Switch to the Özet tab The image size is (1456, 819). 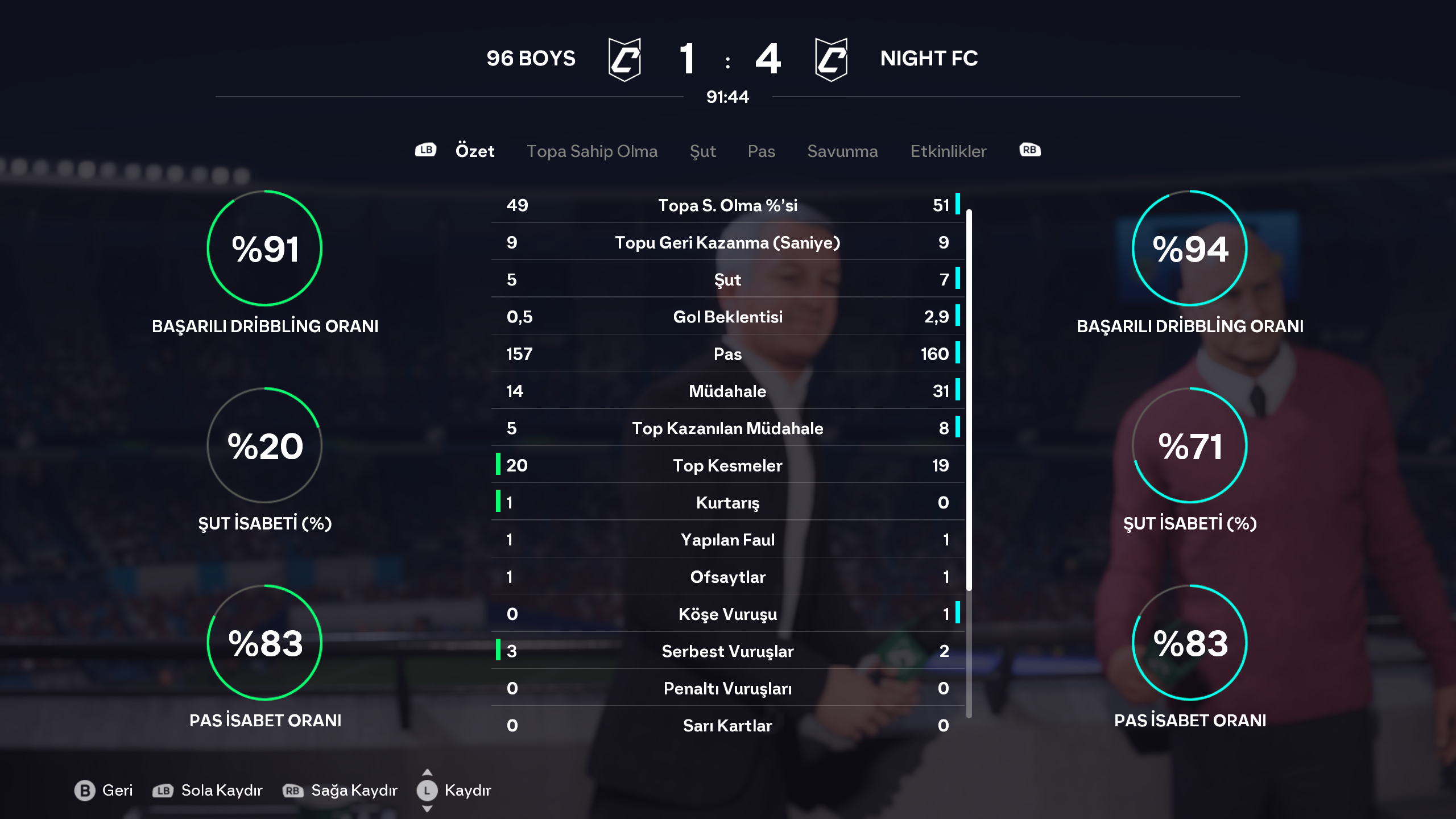(474, 151)
